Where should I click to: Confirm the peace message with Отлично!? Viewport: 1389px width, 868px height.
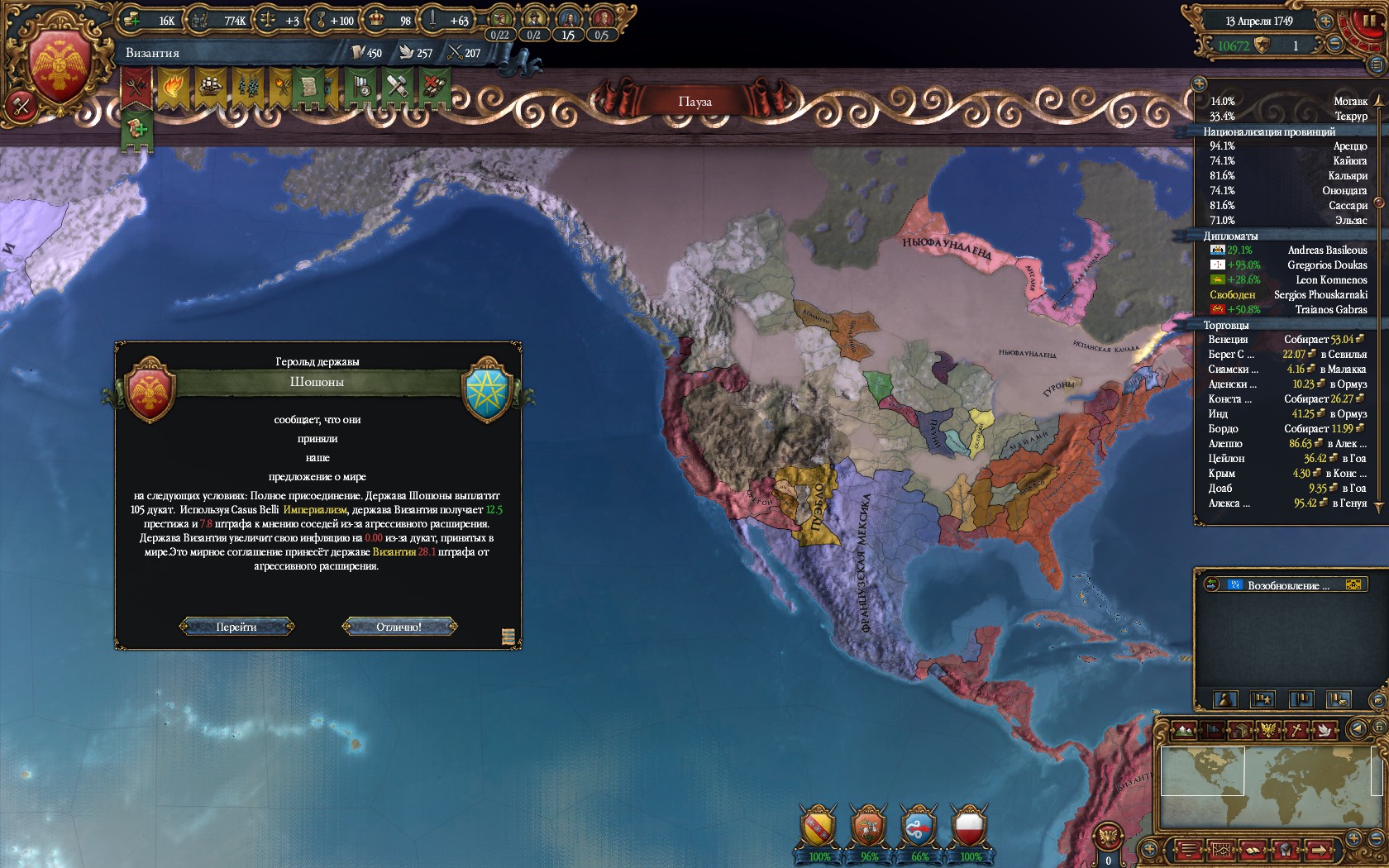[x=399, y=627]
